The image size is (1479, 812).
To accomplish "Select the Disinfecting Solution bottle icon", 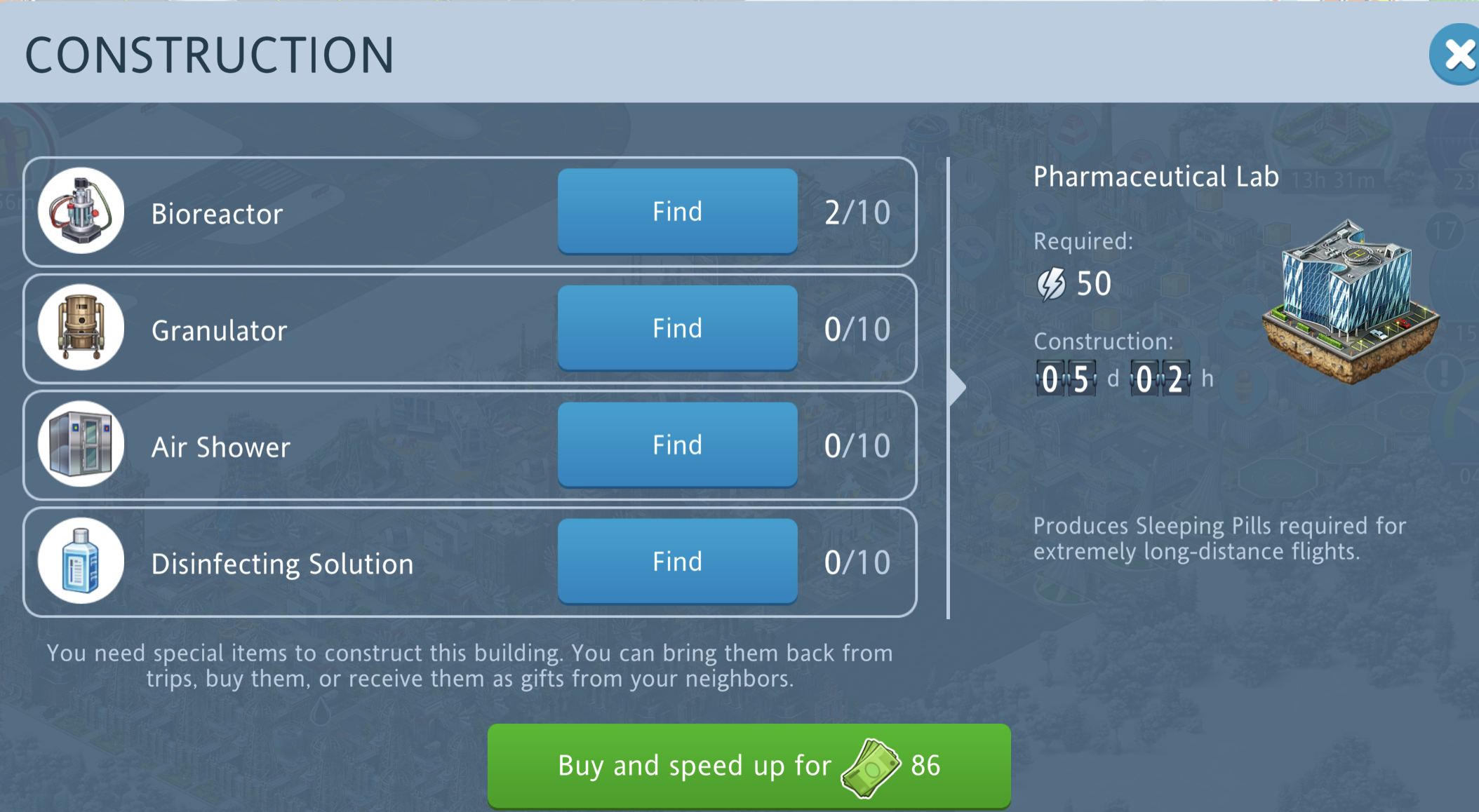I will click(81, 562).
